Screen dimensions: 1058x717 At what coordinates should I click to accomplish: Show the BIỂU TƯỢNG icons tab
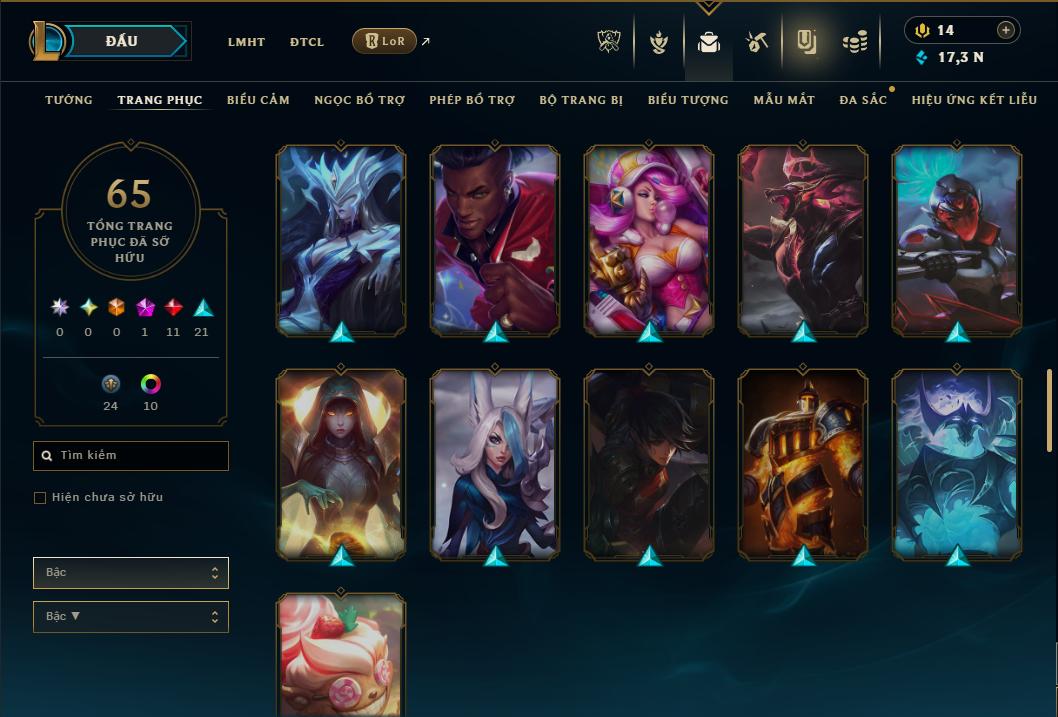pos(688,100)
